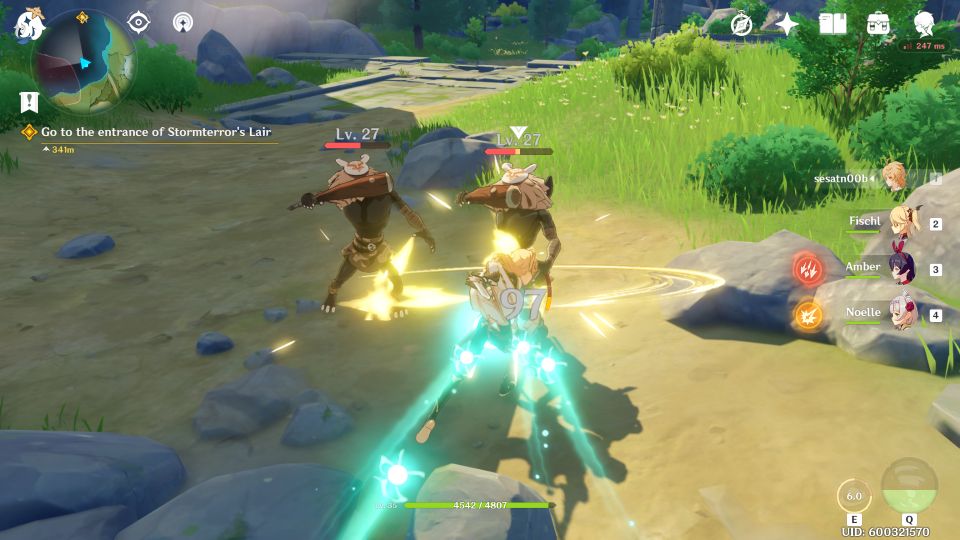Toggle the elemental sight eye icon
This screenshot has width=960, height=540.
[x=138, y=22]
